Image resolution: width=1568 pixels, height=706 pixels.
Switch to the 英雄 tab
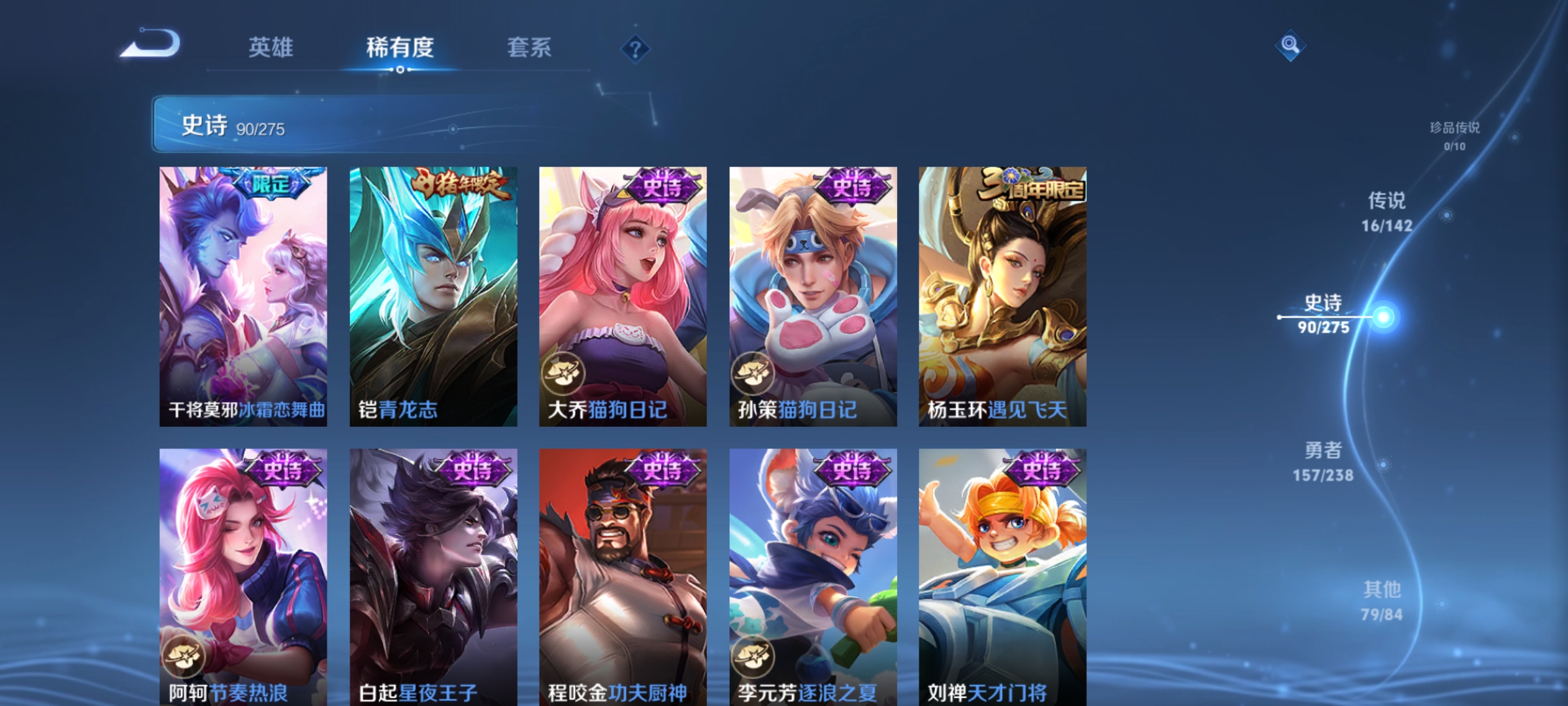pyautogui.click(x=272, y=48)
